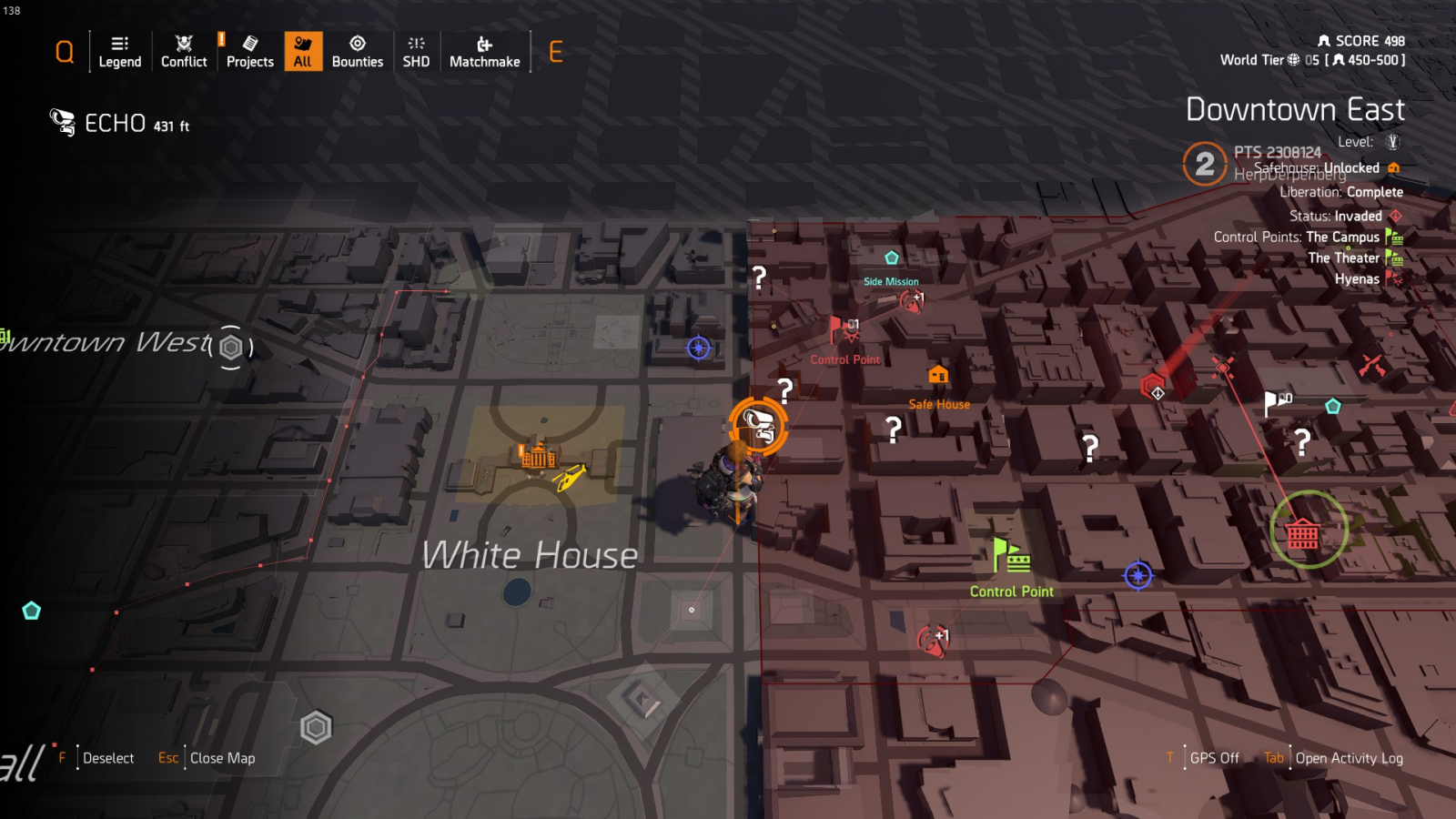The height and width of the screenshot is (819, 1456).
Task: Choose the White House base marker
Action: (x=537, y=455)
